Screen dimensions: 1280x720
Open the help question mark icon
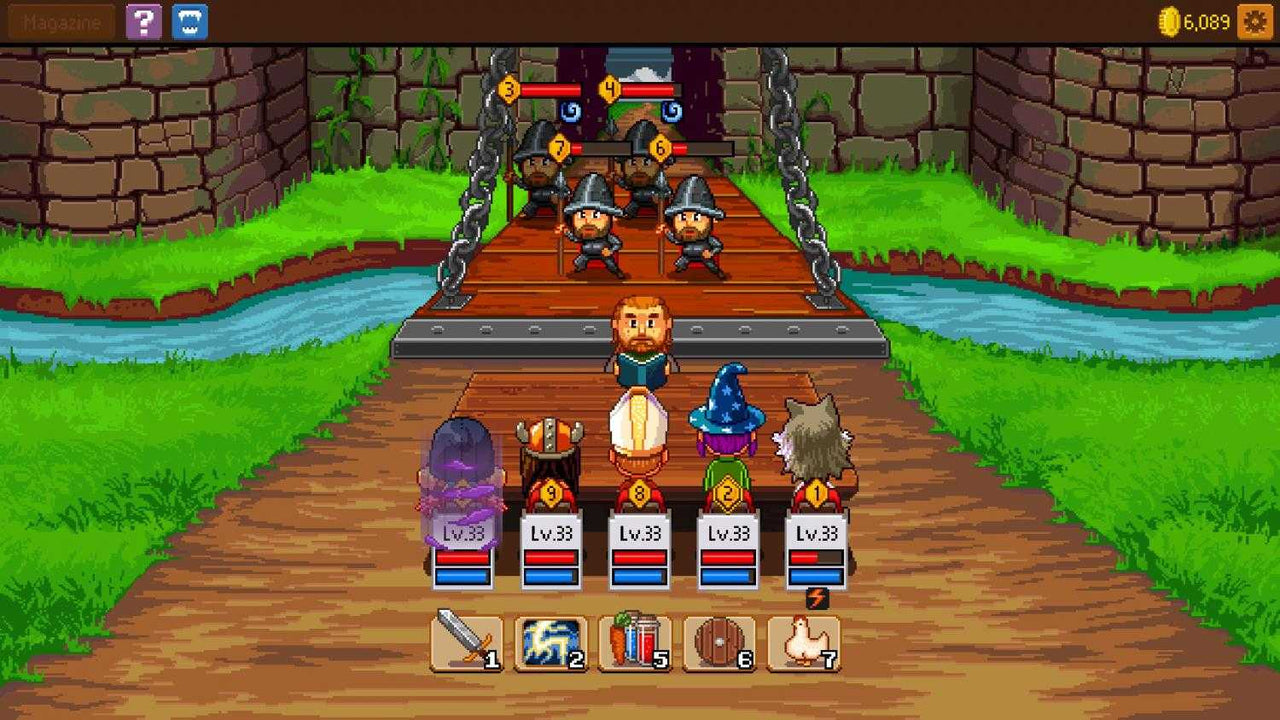(x=142, y=21)
